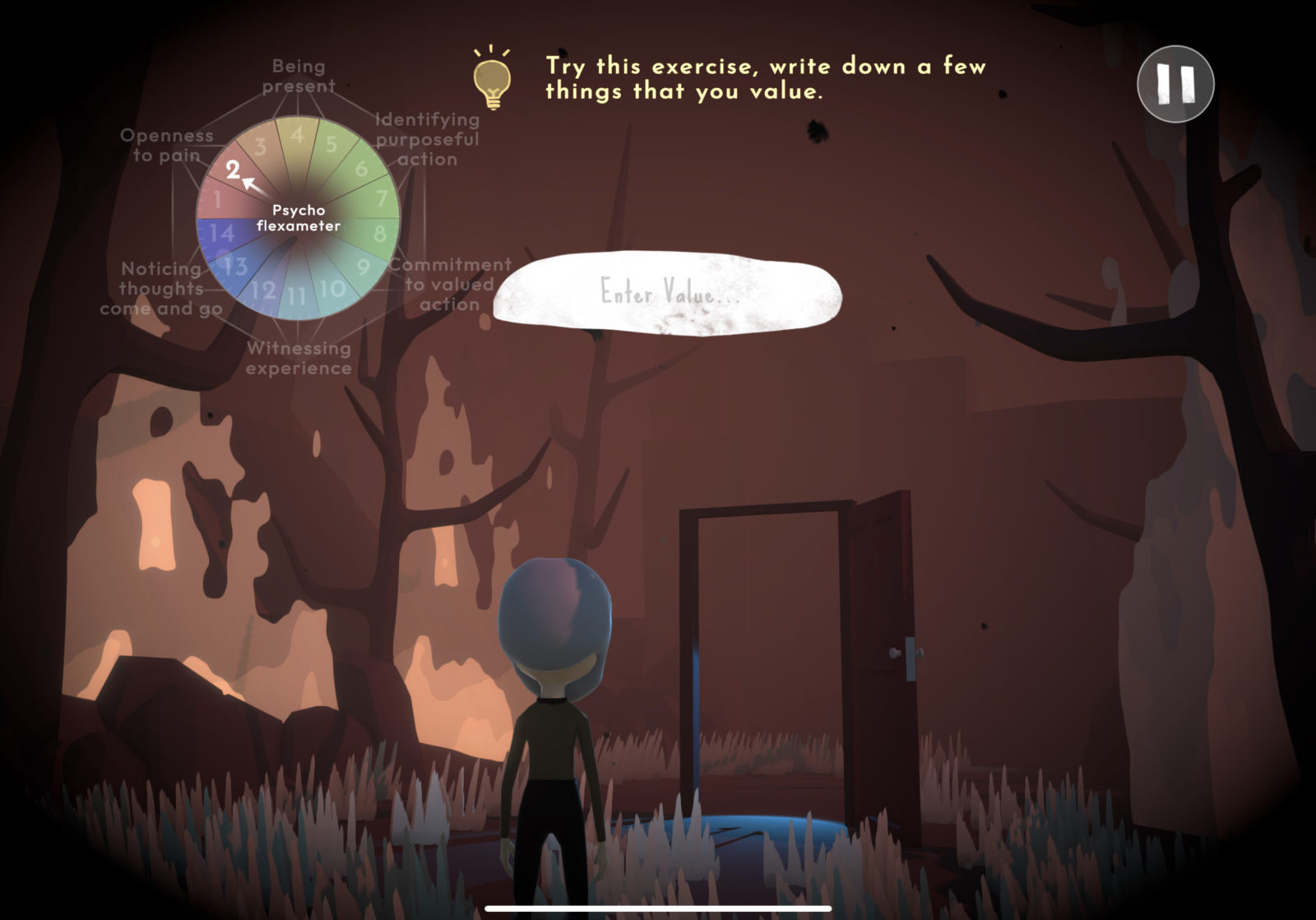Open the Psychoflexameter wheel

298,218
